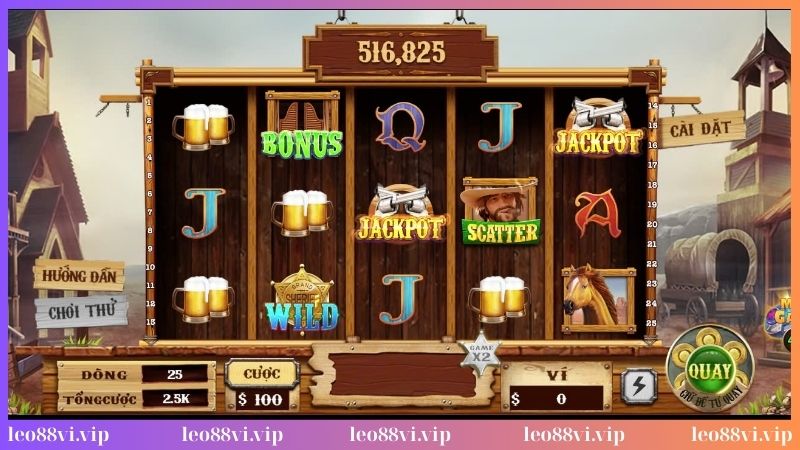This screenshot has height=450, width=800.
Task: Click the DÒNG lines value of 25
Action: tap(175, 373)
